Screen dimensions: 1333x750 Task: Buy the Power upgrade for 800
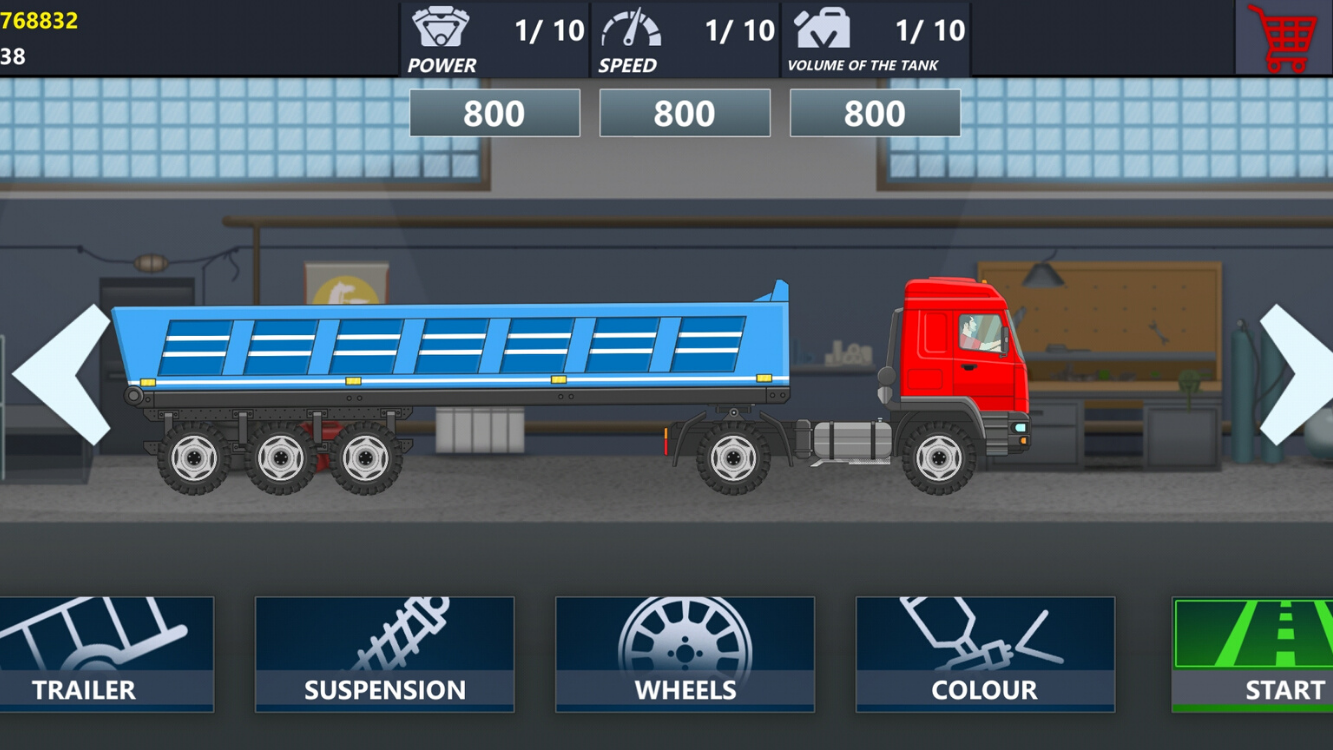[494, 113]
